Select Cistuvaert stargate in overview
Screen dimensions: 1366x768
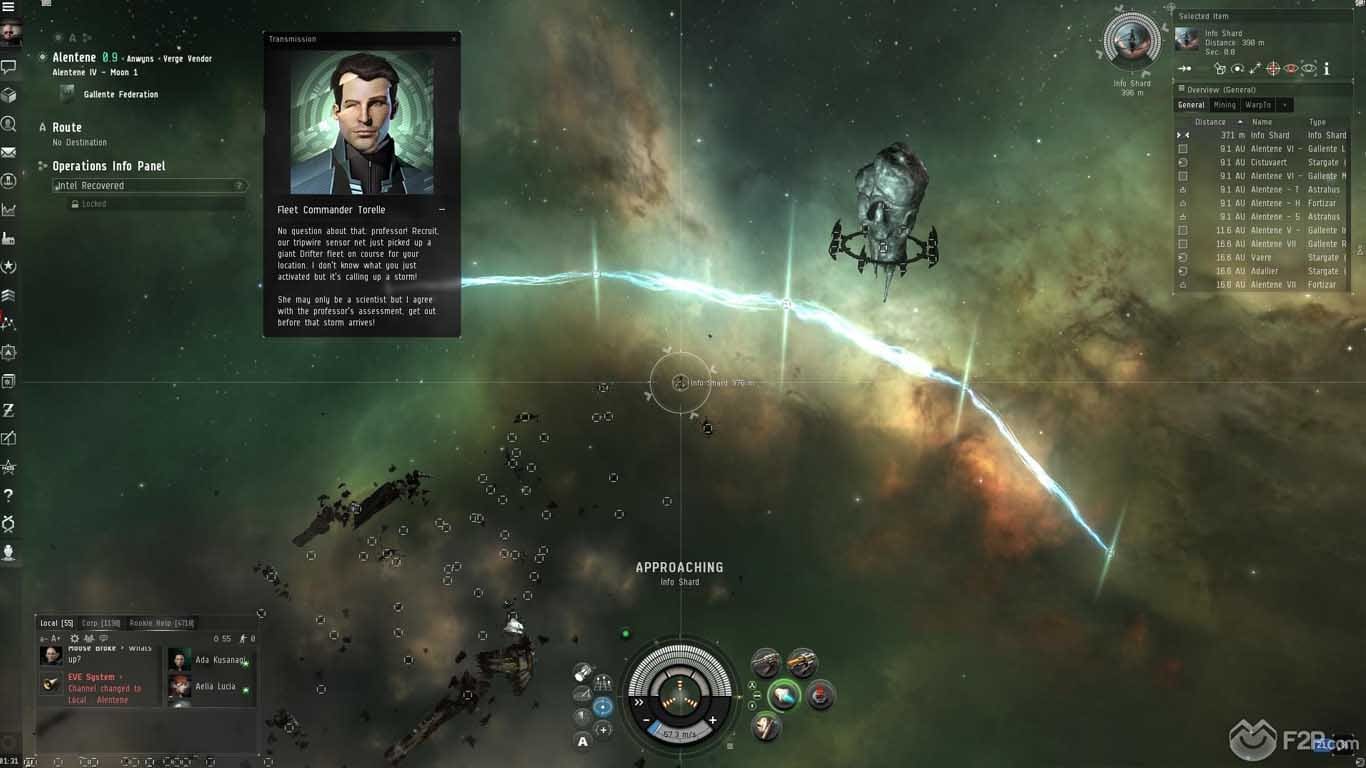[1268, 162]
